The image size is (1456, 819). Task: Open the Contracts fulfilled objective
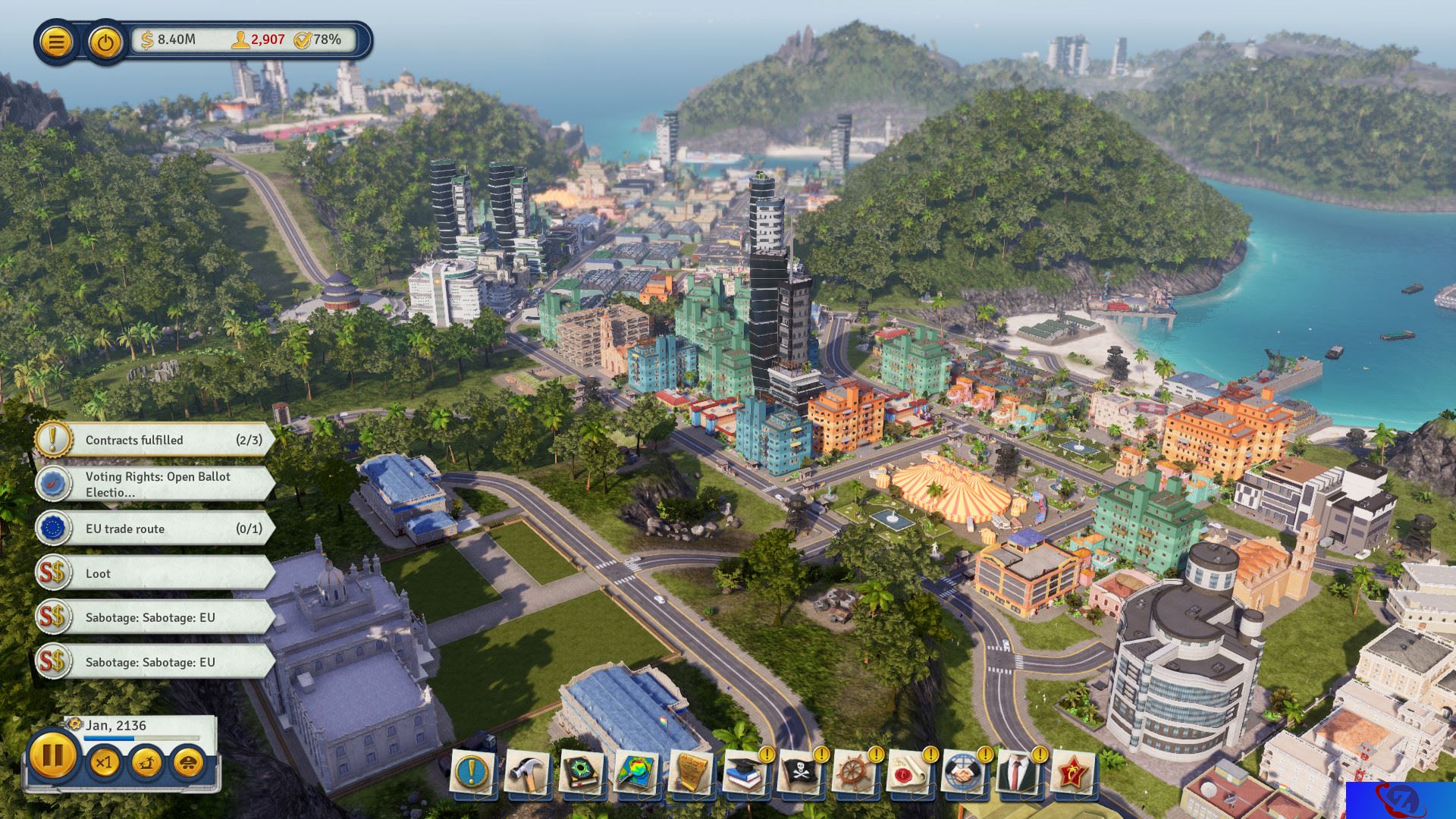tap(155, 440)
